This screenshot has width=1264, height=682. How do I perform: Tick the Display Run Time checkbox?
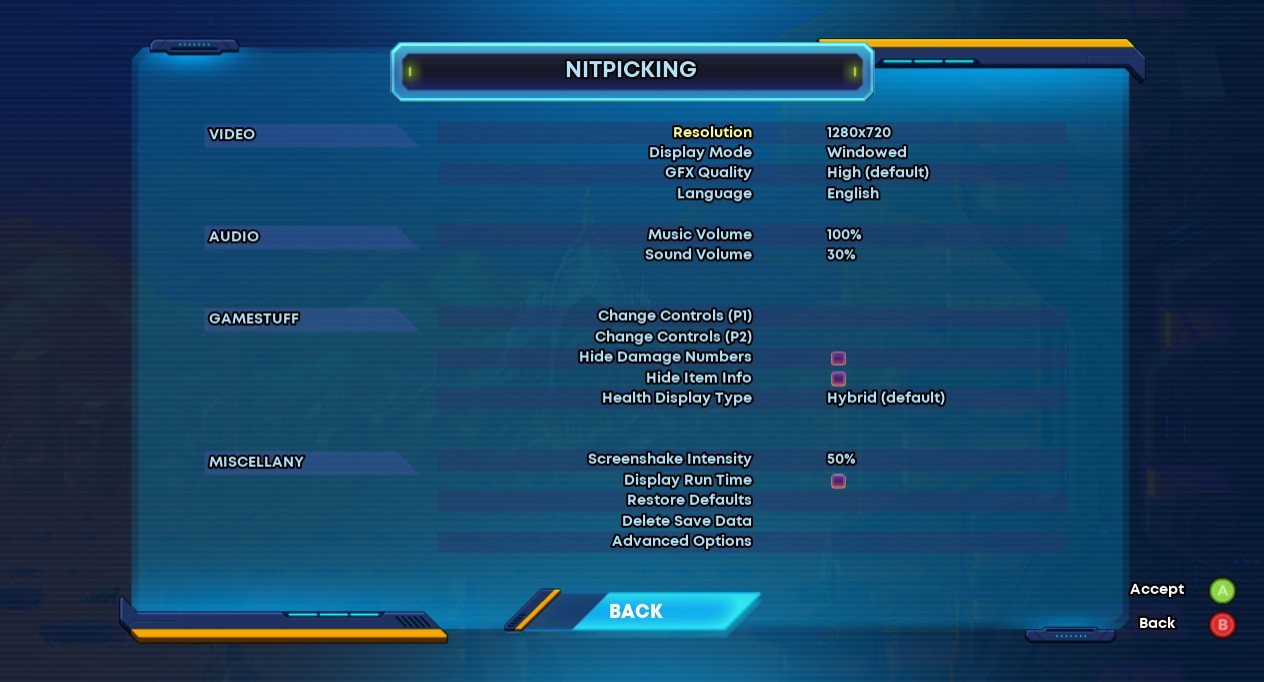838,481
